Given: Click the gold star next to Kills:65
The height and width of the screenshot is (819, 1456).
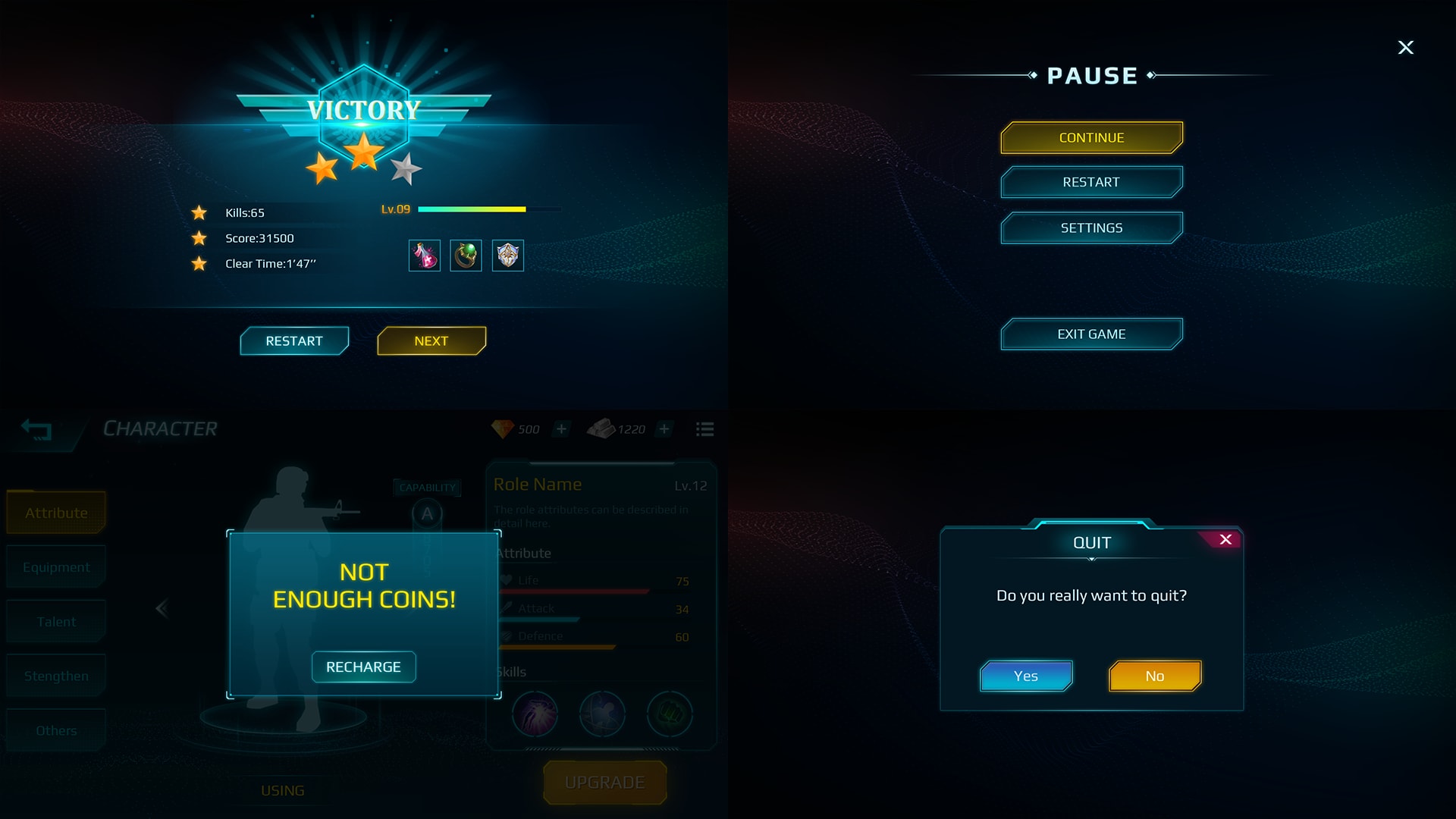Looking at the screenshot, I should pos(199,213).
